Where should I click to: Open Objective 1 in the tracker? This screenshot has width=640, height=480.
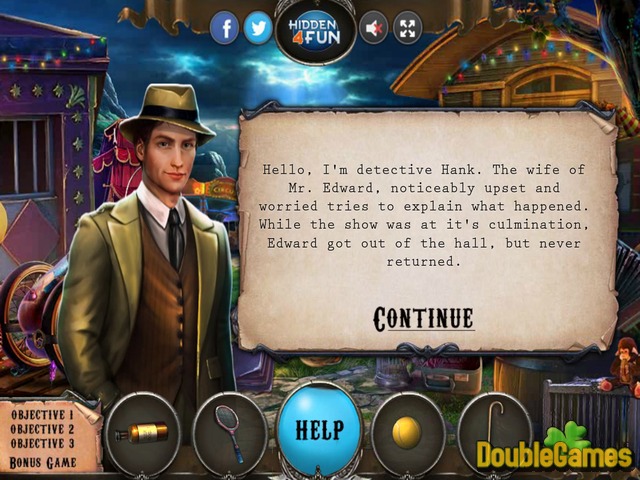click(x=41, y=414)
